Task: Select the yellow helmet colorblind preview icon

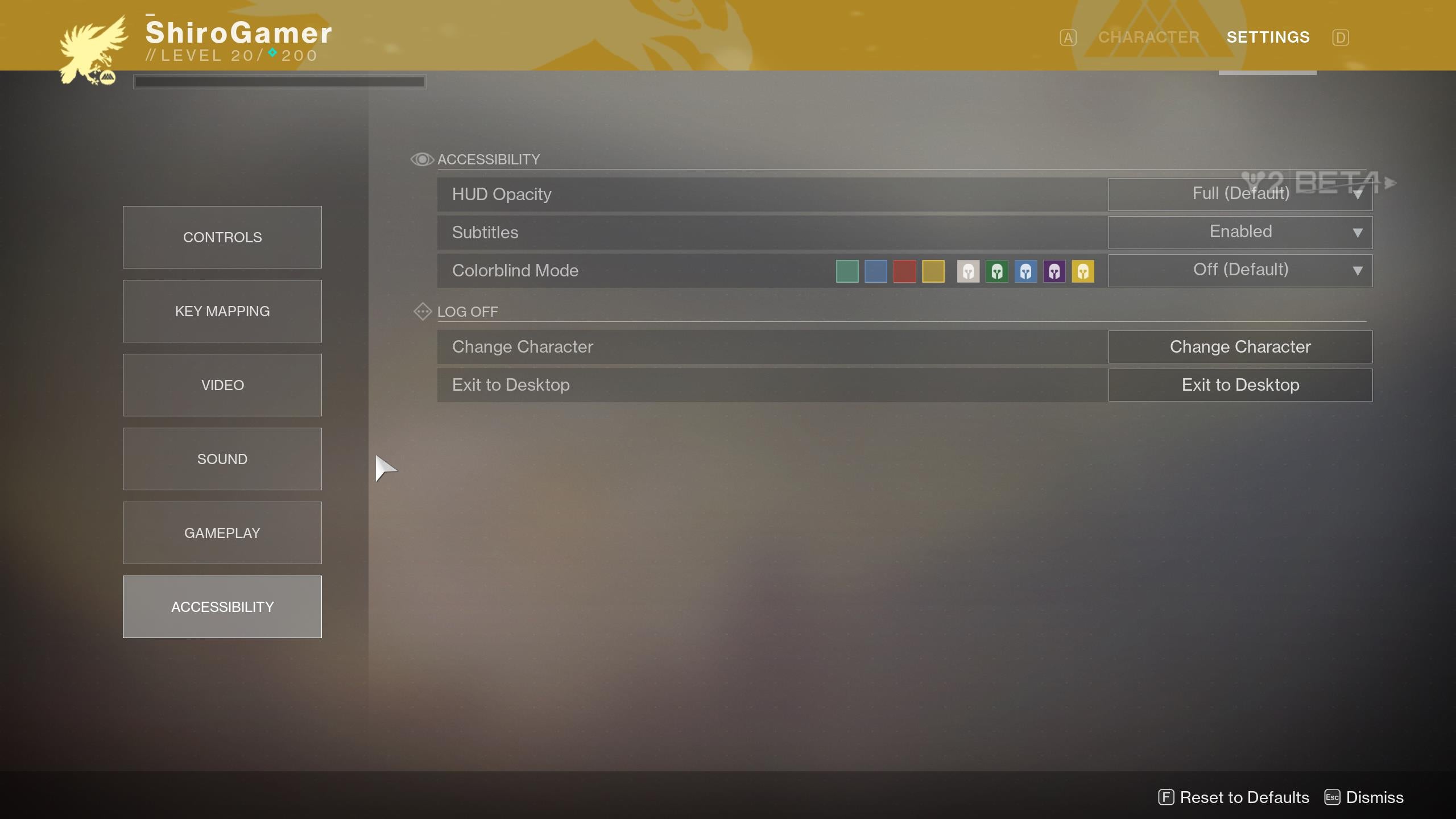Action: [x=1084, y=271]
